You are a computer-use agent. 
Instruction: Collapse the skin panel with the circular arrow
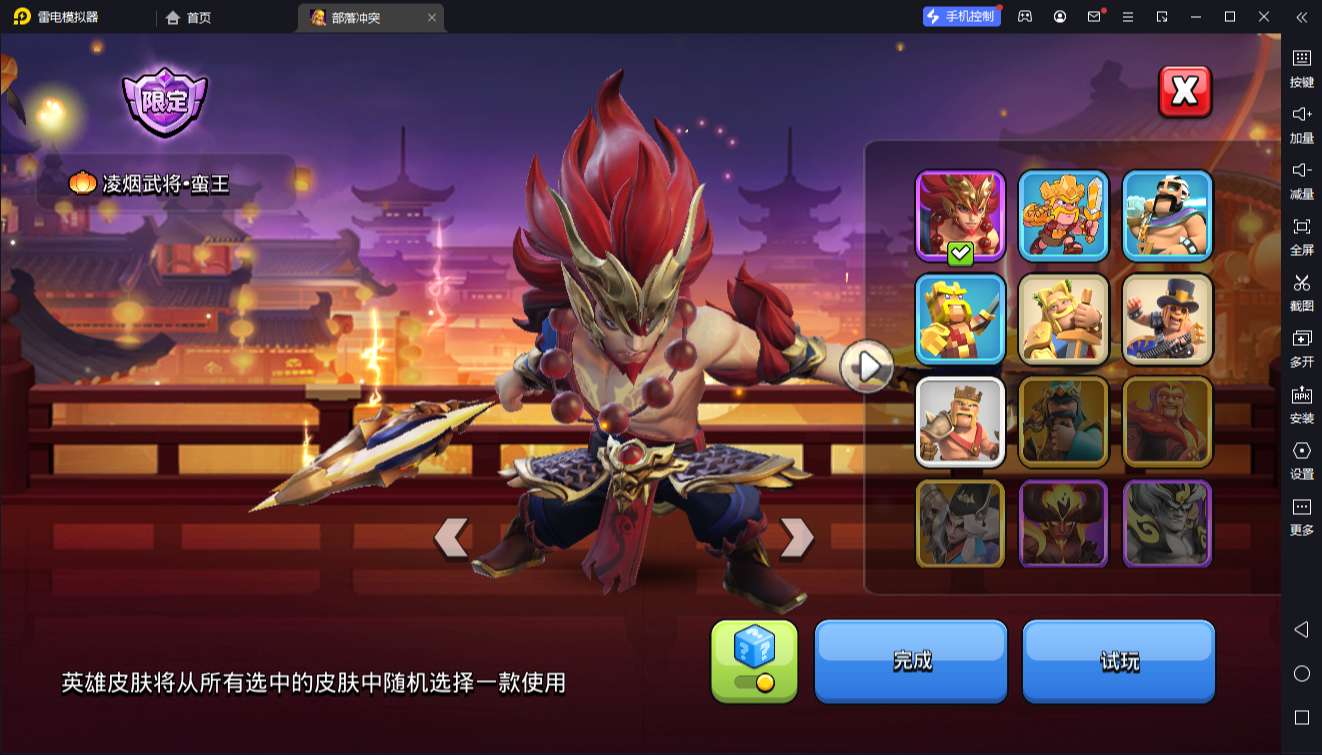866,366
